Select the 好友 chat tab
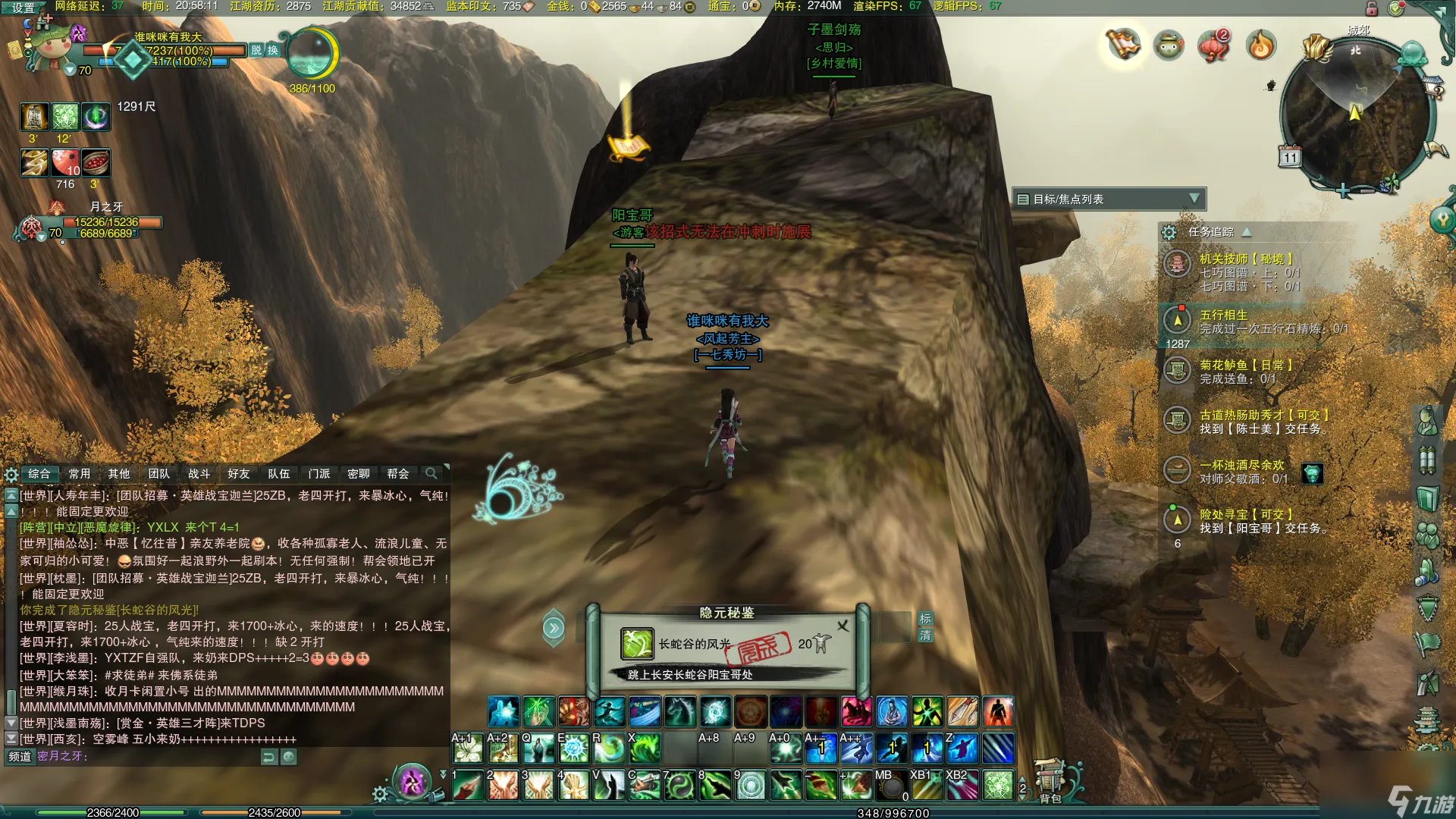The width and height of the screenshot is (1456, 819). 238,474
